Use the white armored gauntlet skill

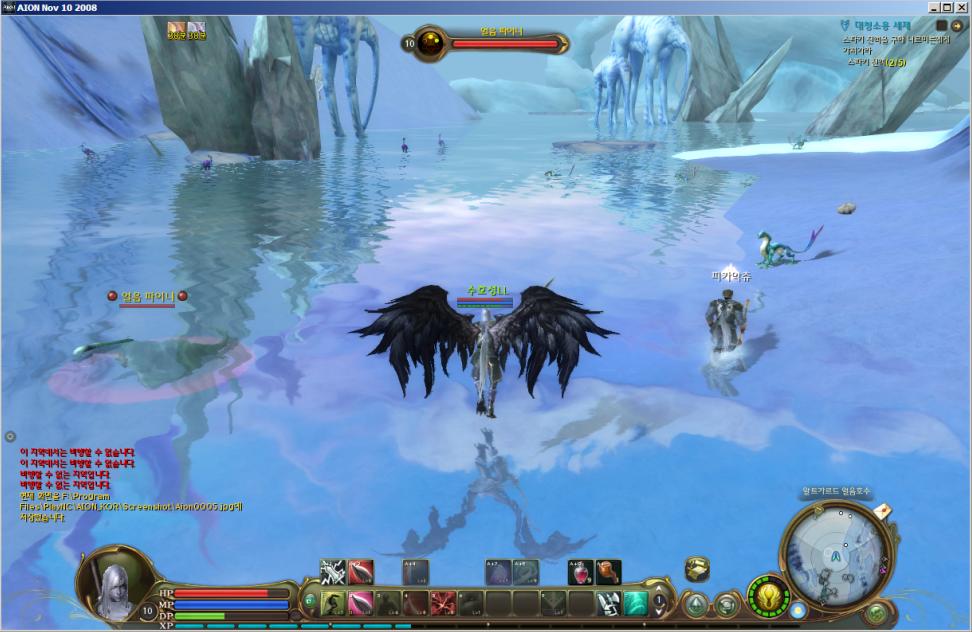click(x=608, y=603)
